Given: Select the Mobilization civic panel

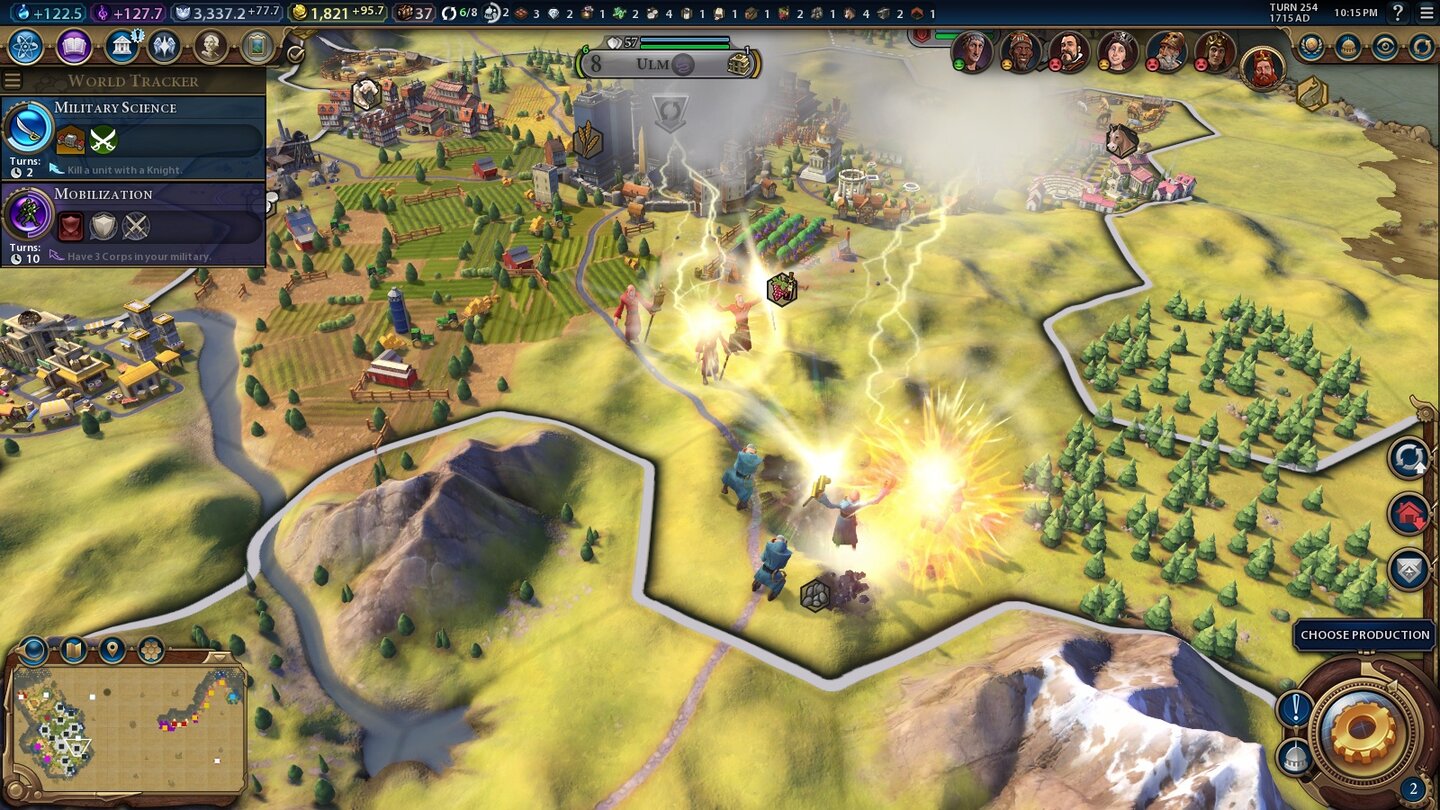Looking at the screenshot, I should tap(133, 224).
